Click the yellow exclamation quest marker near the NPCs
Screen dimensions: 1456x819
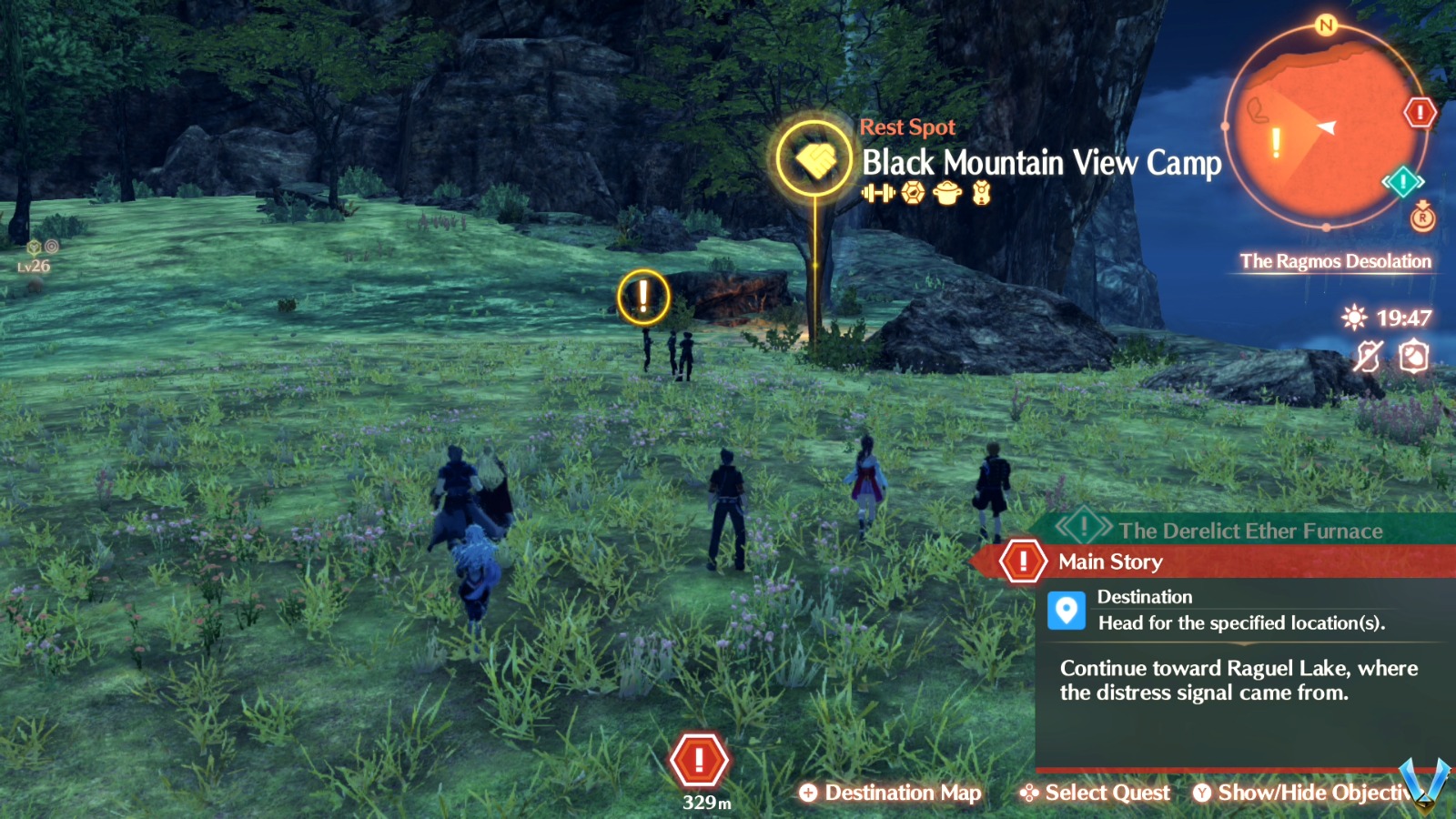(x=645, y=297)
